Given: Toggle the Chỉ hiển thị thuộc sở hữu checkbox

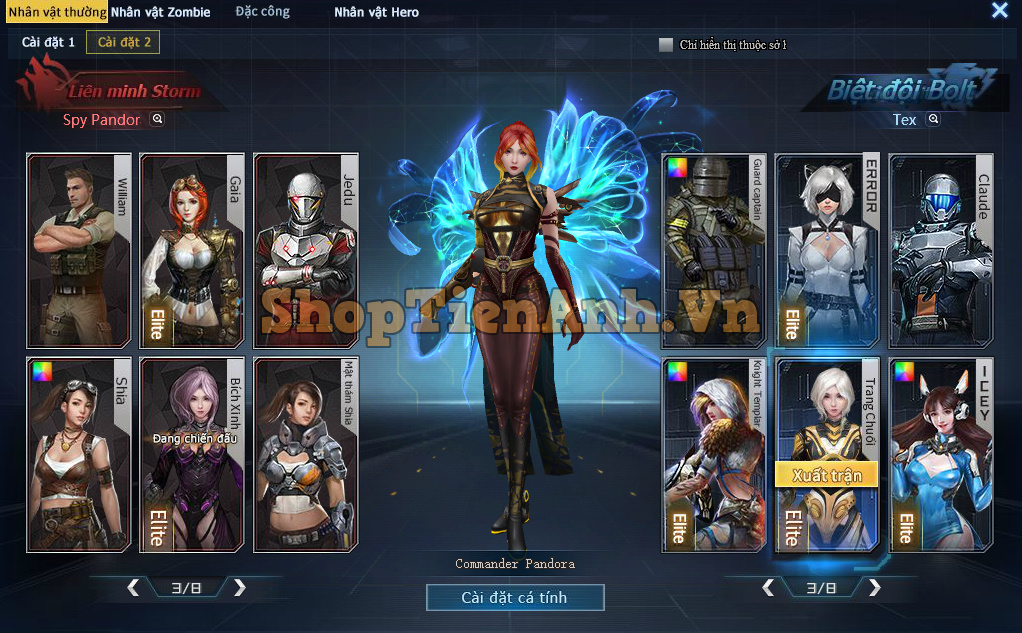Looking at the screenshot, I should click(666, 45).
